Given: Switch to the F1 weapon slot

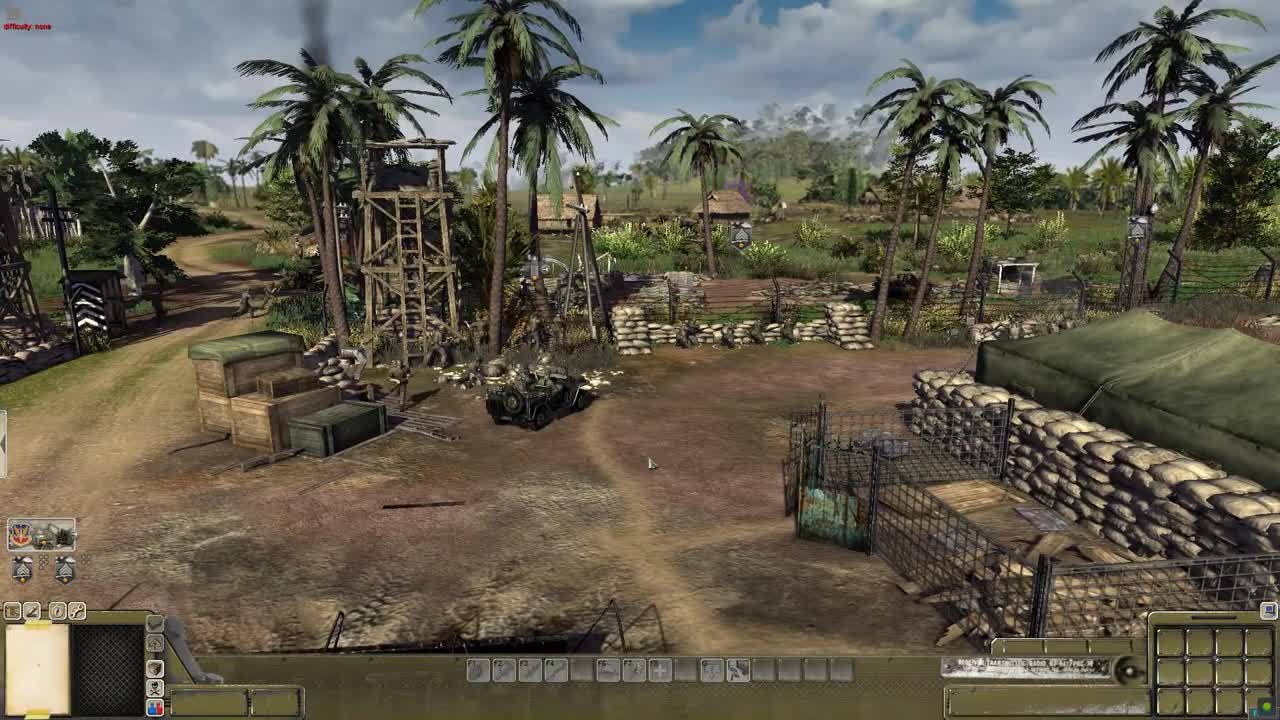Looking at the screenshot, I should pos(476,671).
